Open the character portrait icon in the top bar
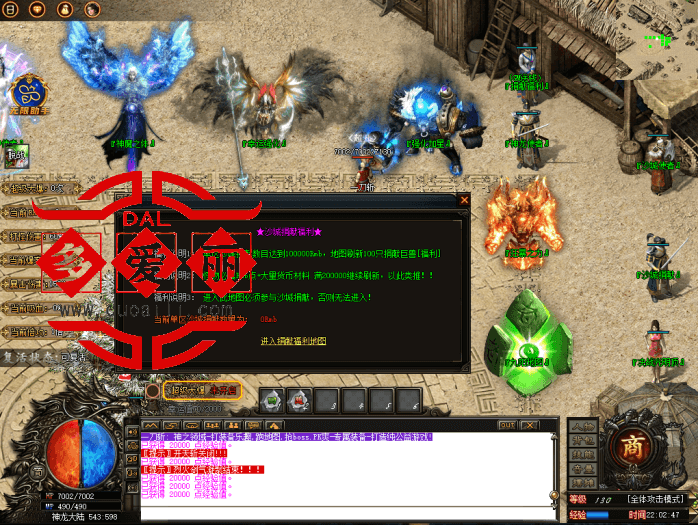Screen dimensions: 698x525 pos(91,9)
